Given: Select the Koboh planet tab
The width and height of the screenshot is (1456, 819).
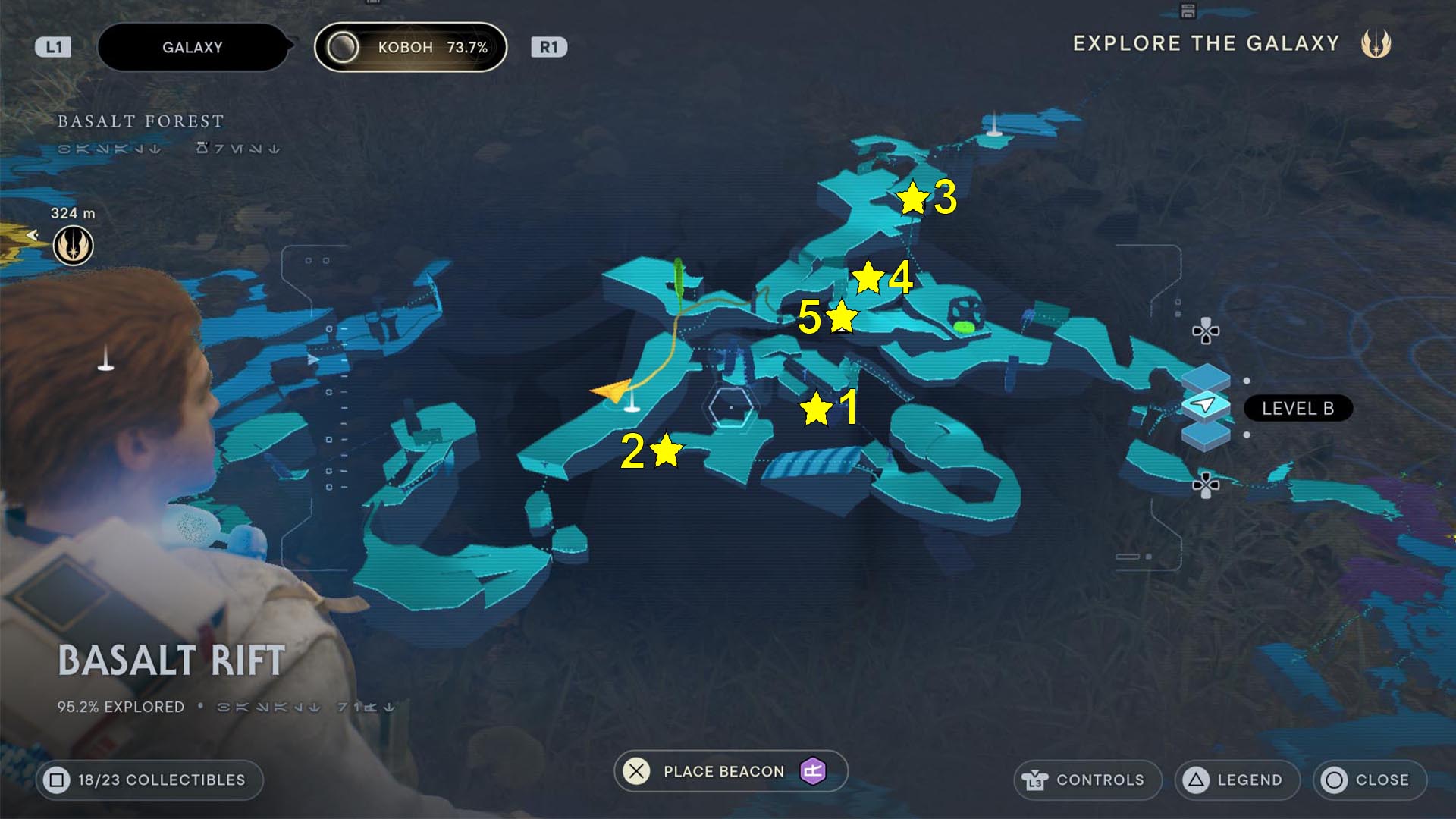Looking at the screenshot, I should pyautogui.click(x=410, y=47).
